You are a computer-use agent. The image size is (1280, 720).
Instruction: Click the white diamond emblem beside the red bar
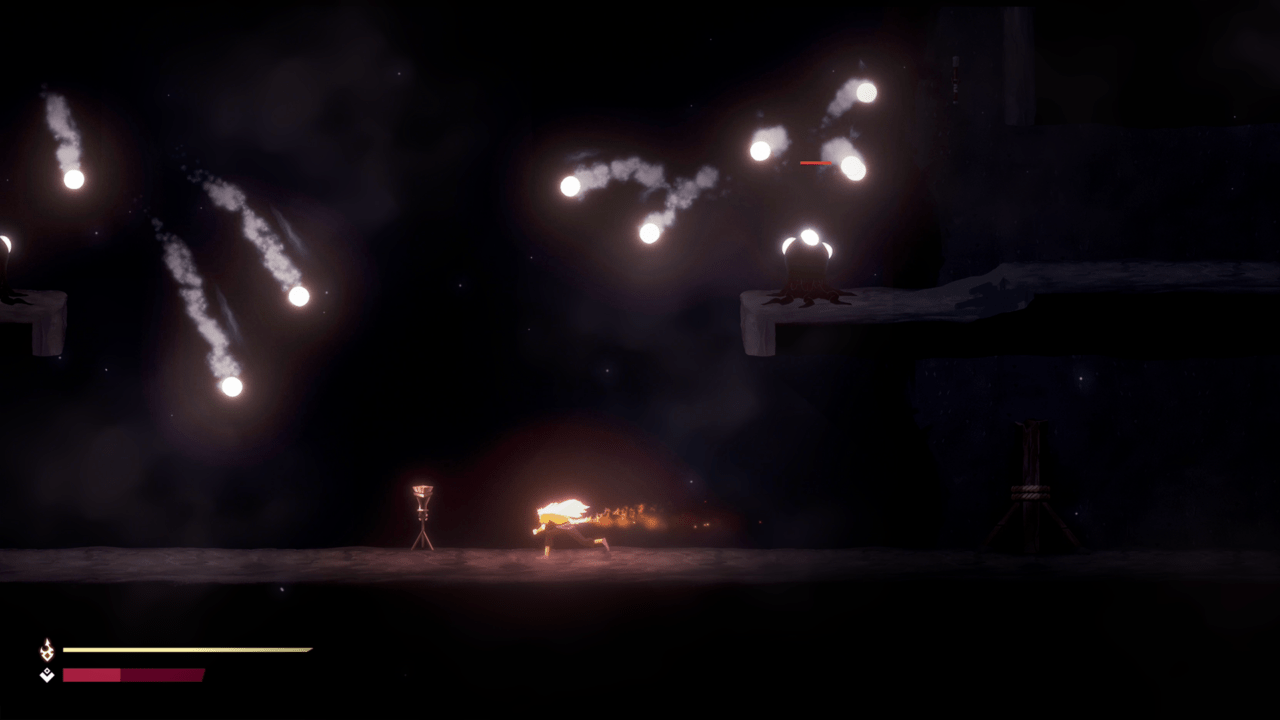[x=44, y=673]
